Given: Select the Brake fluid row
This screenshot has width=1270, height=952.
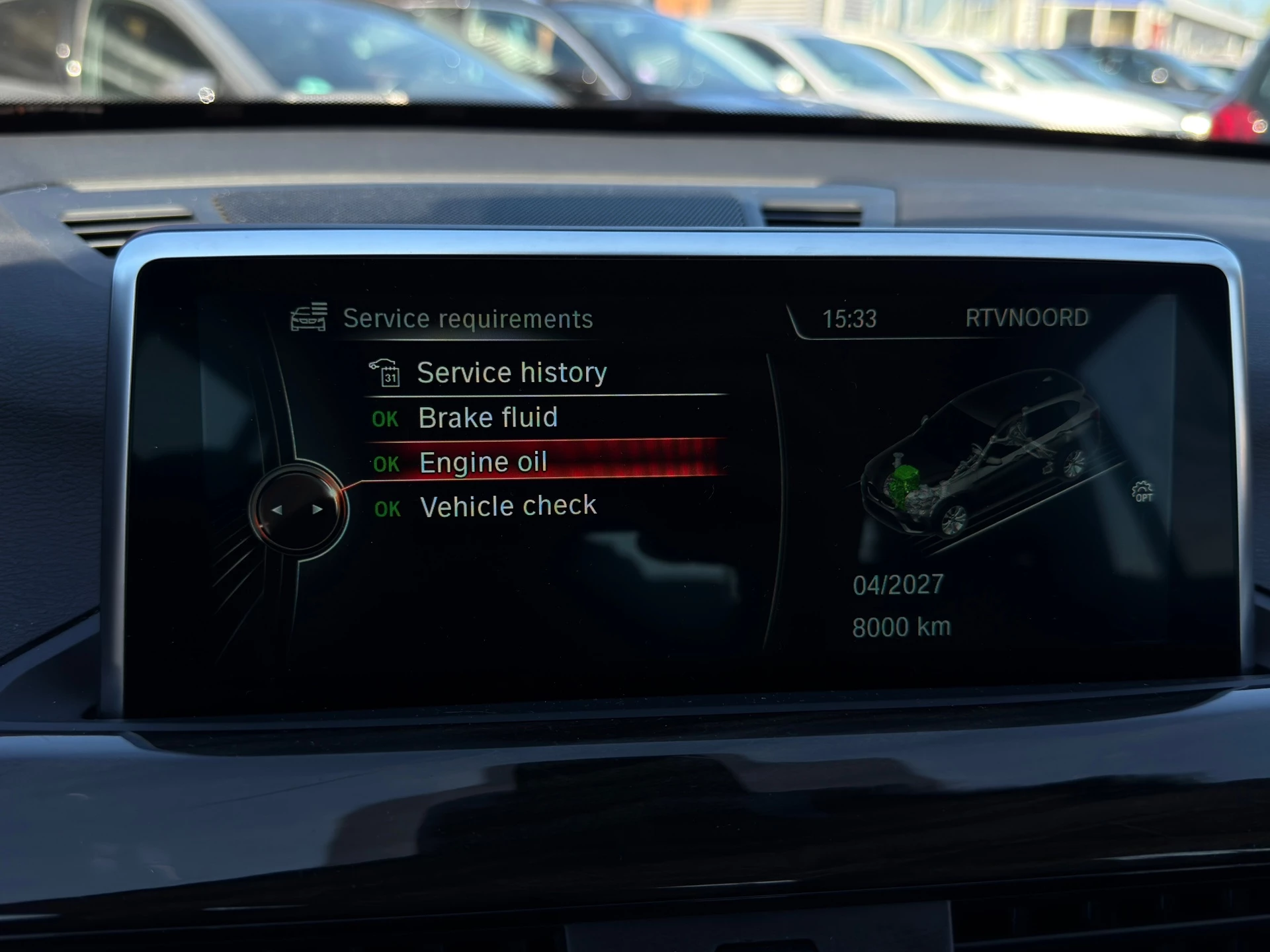Looking at the screenshot, I should pyautogui.click(x=487, y=418).
